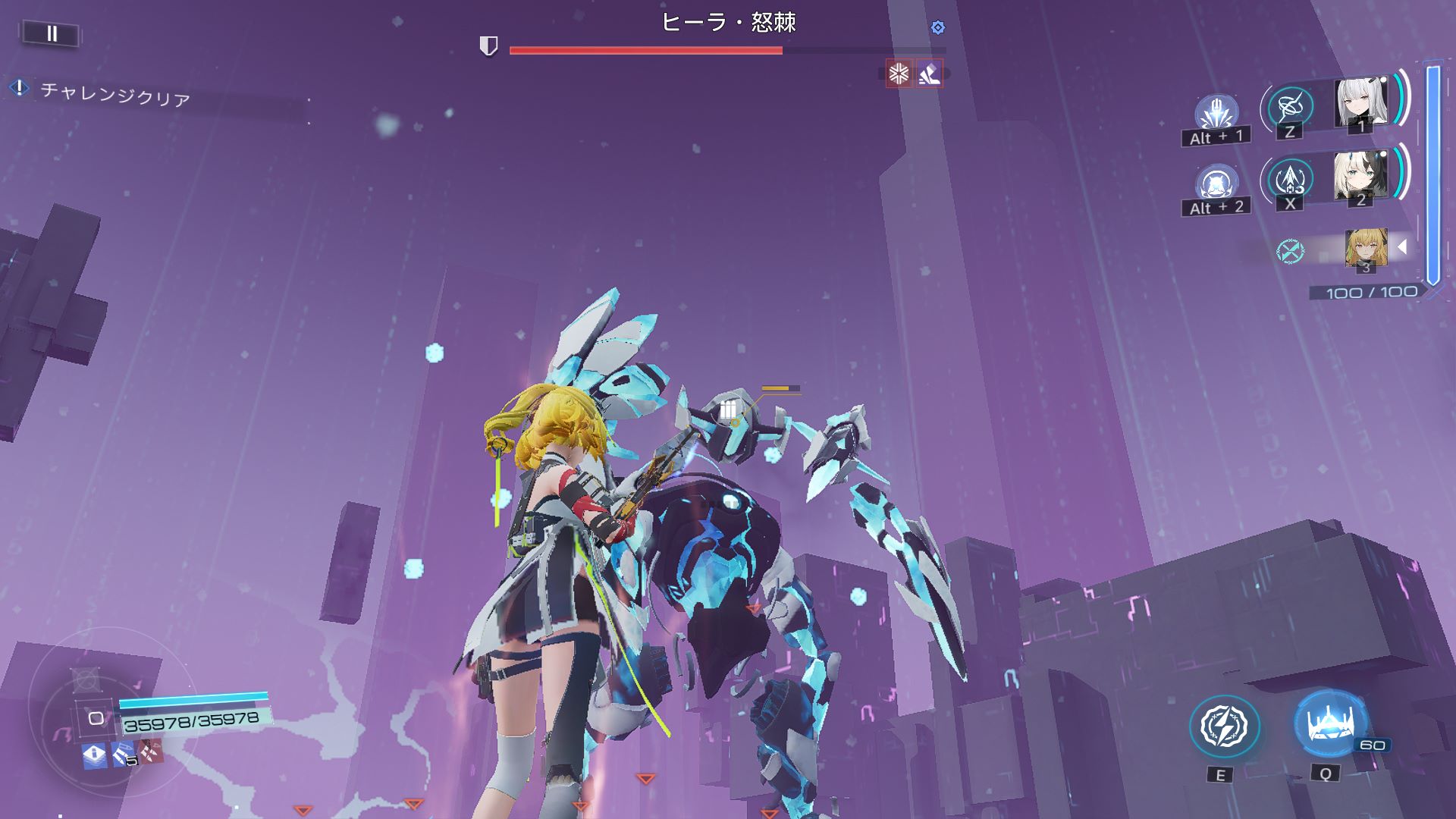Trigger the glowing crowned-figure ultimate icon
Viewport: 1456px width, 819px height.
pos(1216,184)
